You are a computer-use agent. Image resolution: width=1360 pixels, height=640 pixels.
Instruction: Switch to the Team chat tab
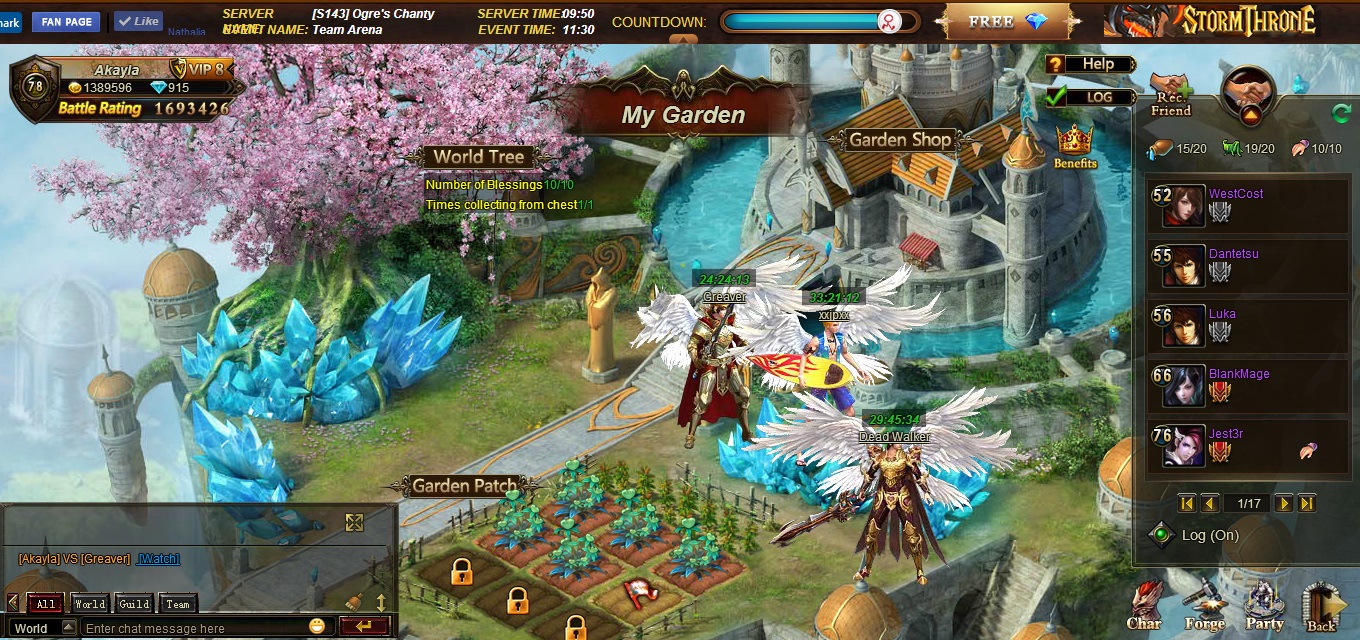click(x=178, y=604)
